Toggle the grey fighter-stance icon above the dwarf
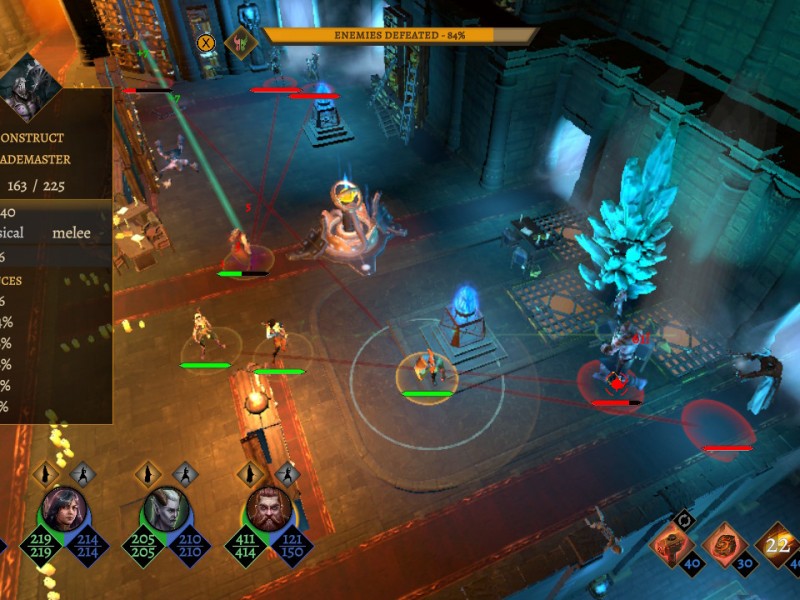Screen dimensions: 800x600 (x=288, y=473)
